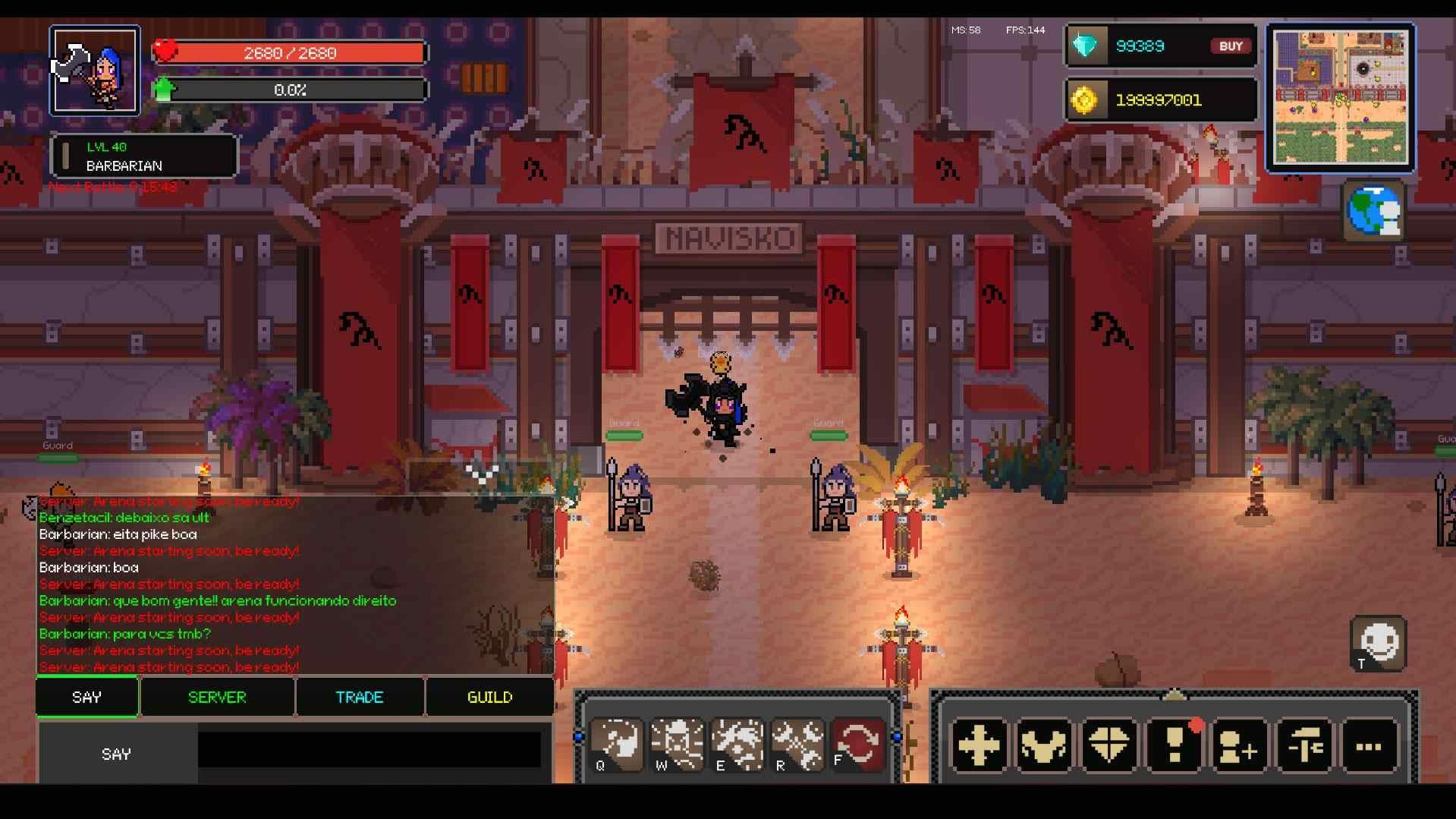Viewport: 1456px width, 819px height.
Task: Switch to the SAY chat tab
Action: point(87,697)
